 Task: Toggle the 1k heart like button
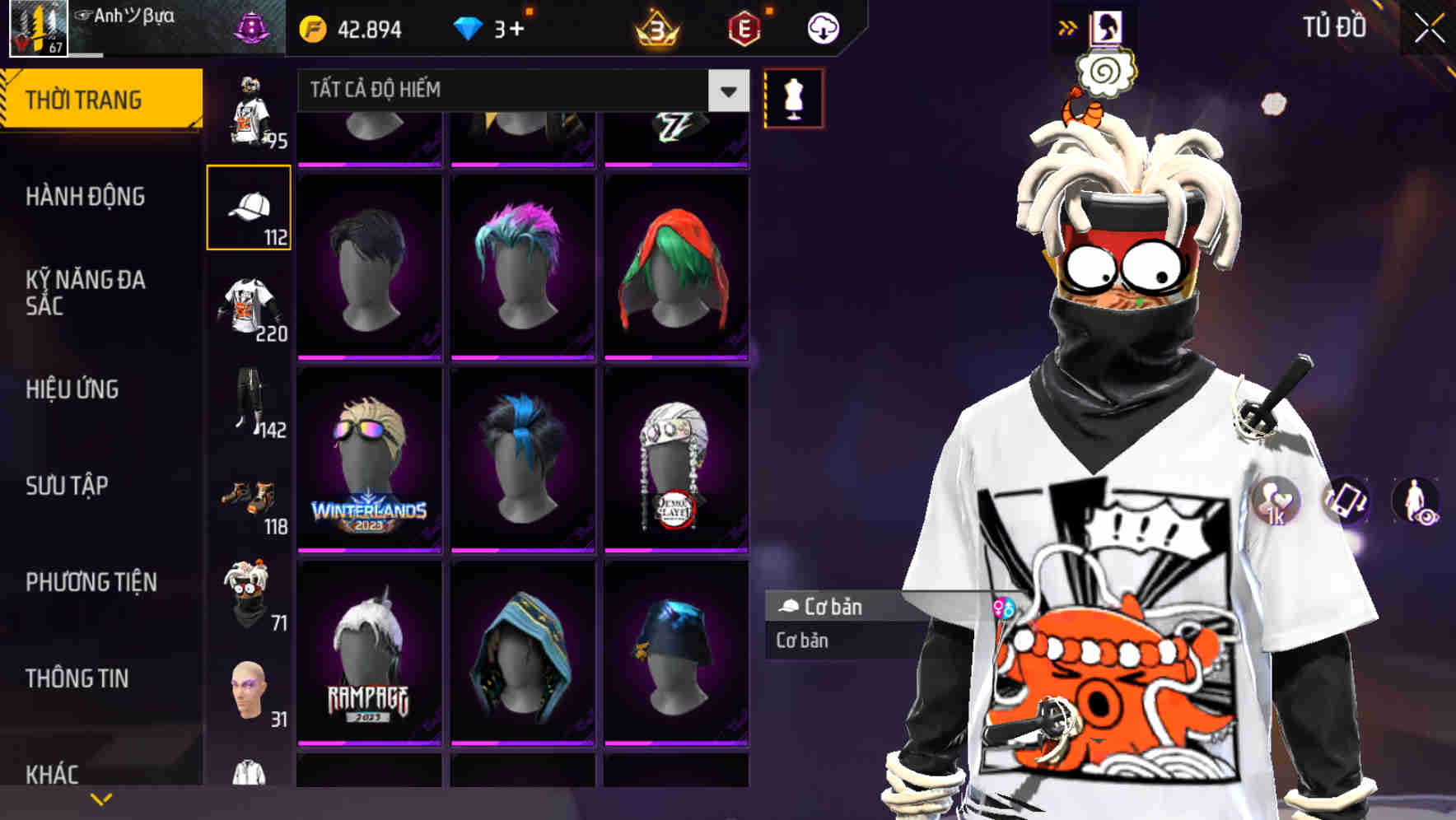1274,502
